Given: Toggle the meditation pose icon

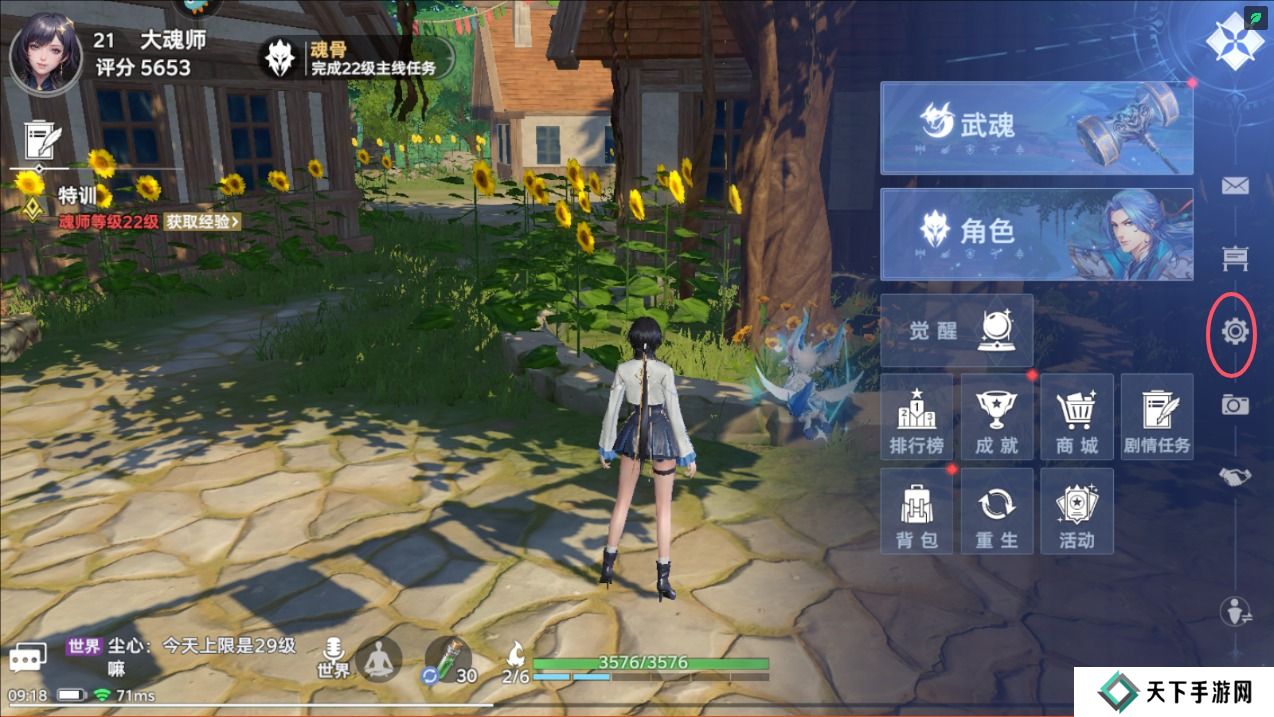Looking at the screenshot, I should tap(379, 659).
